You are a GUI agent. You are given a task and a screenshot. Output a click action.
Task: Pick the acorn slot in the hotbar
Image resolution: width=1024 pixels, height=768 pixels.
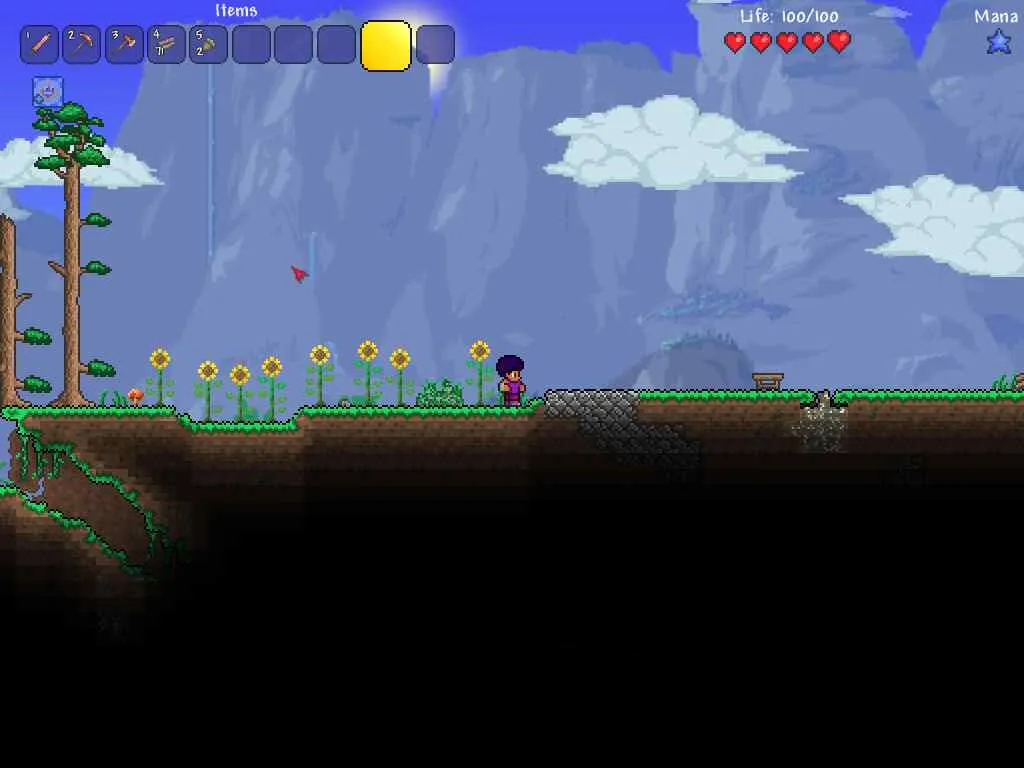pos(208,45)
